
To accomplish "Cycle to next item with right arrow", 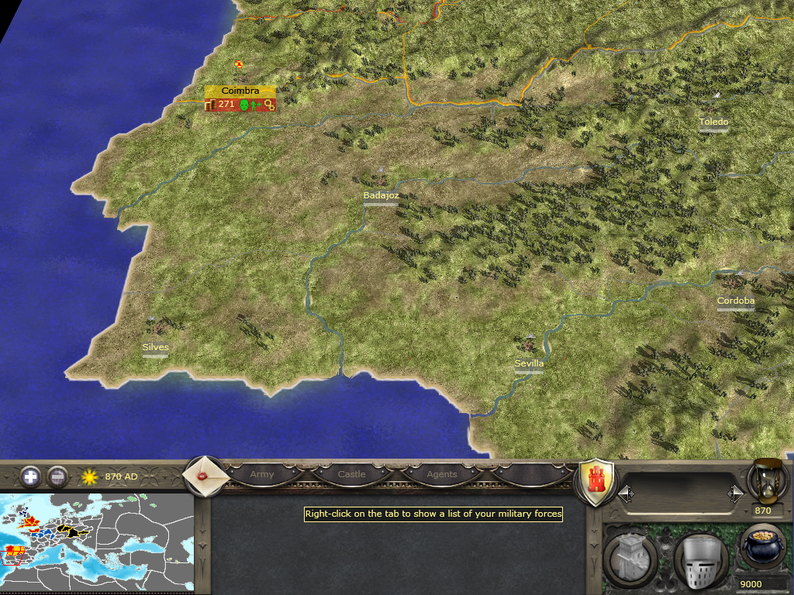I will (736, 492).
